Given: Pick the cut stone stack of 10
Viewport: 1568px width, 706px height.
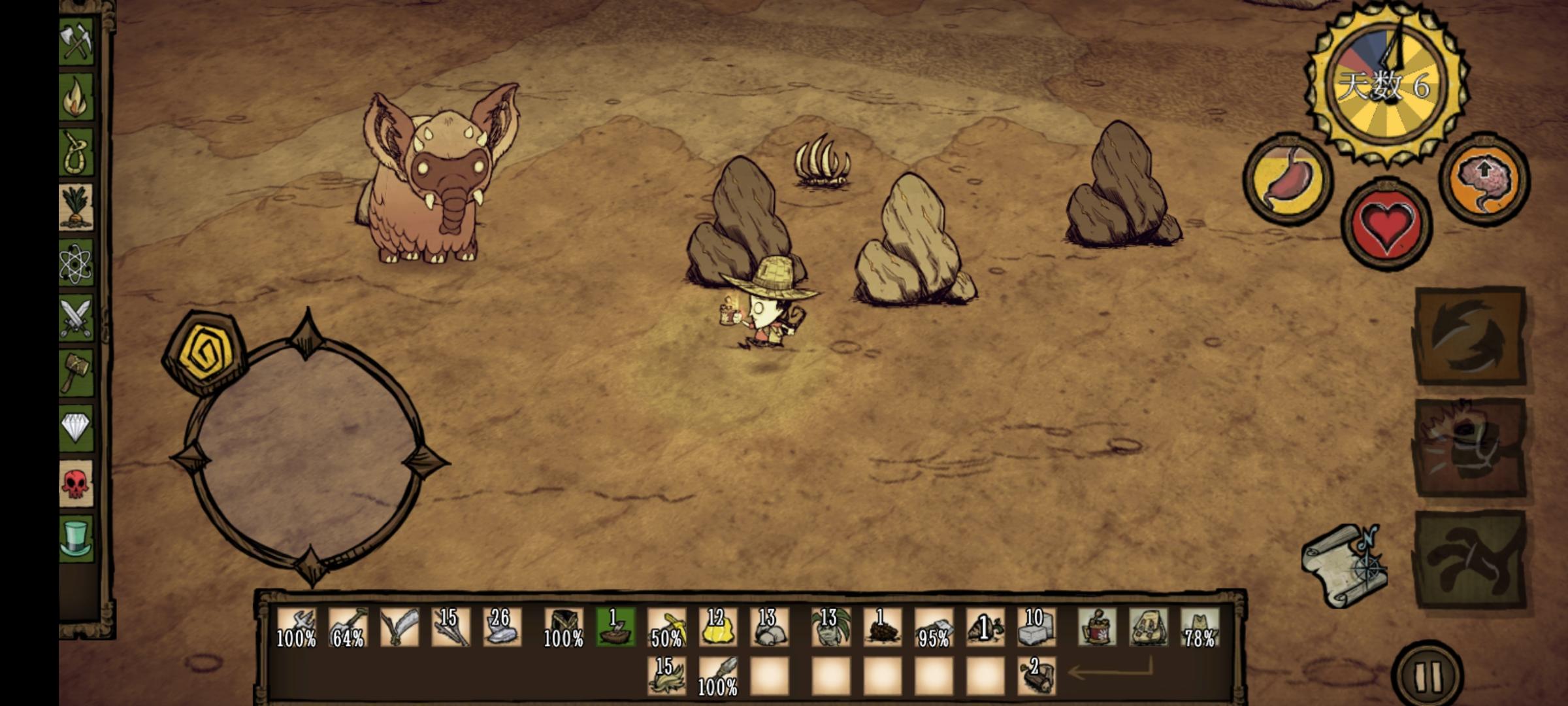Looking at the screenshot, I should (x=1036, y=628).
